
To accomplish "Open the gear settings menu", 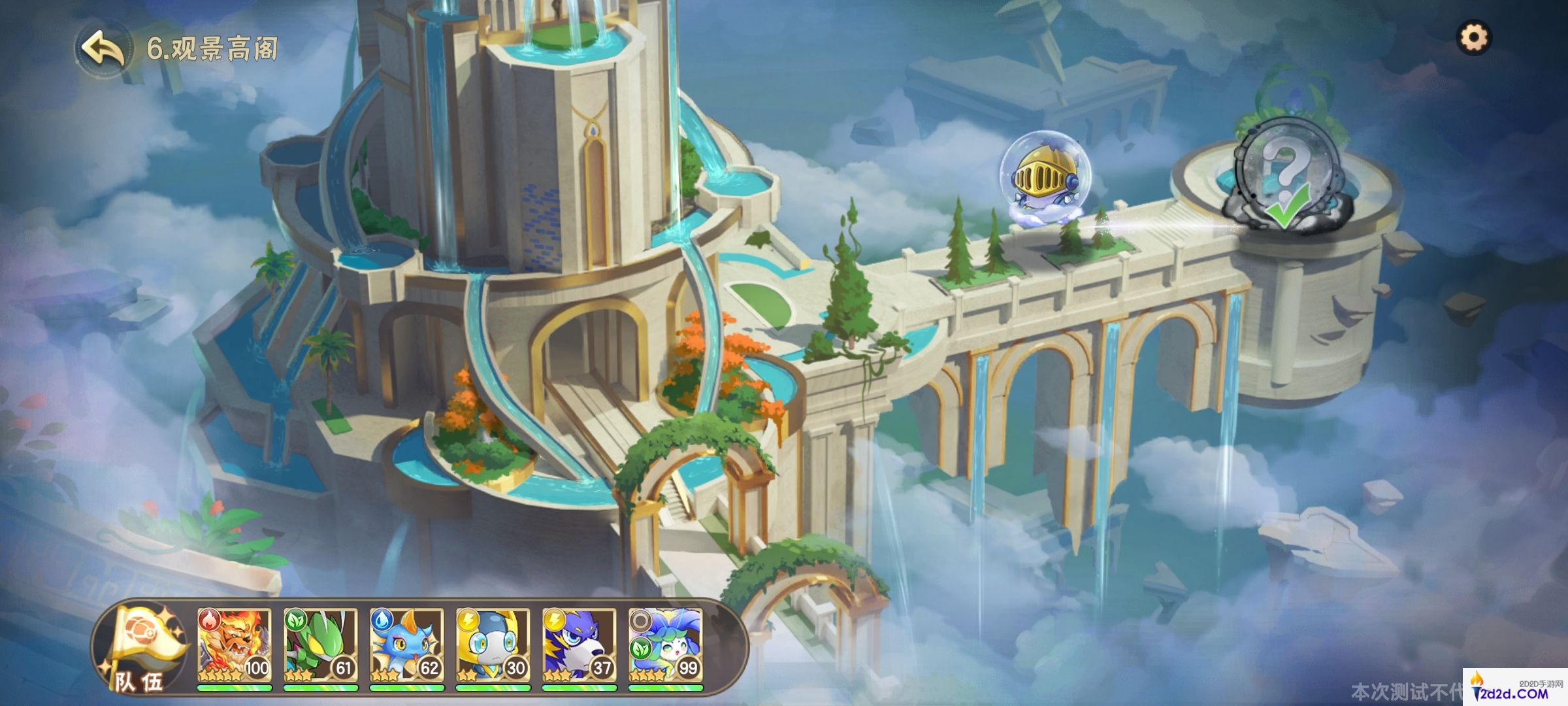I will tap(1474, 38).
